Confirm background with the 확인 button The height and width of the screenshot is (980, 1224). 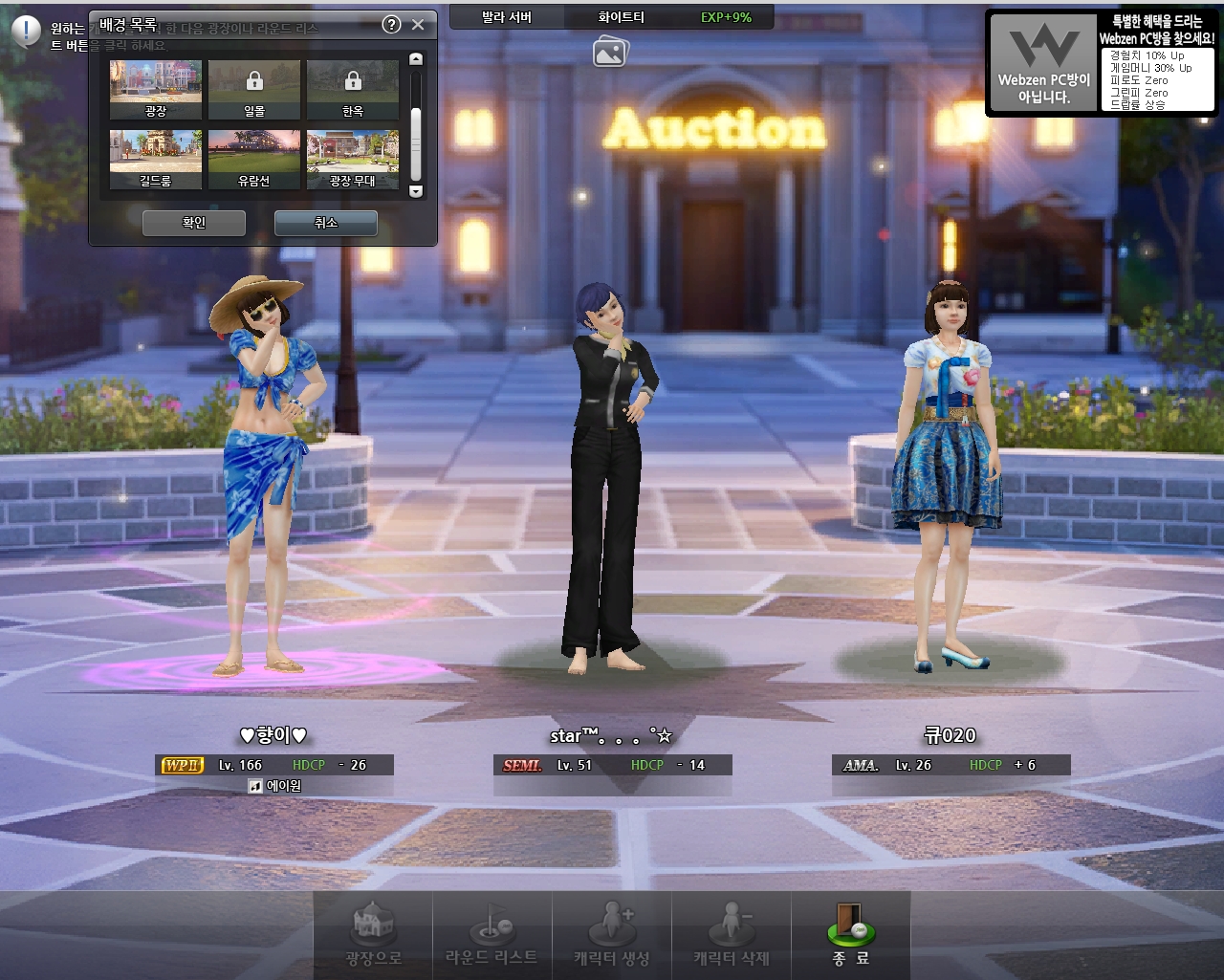pyautogui.click(x=194, y=223)
